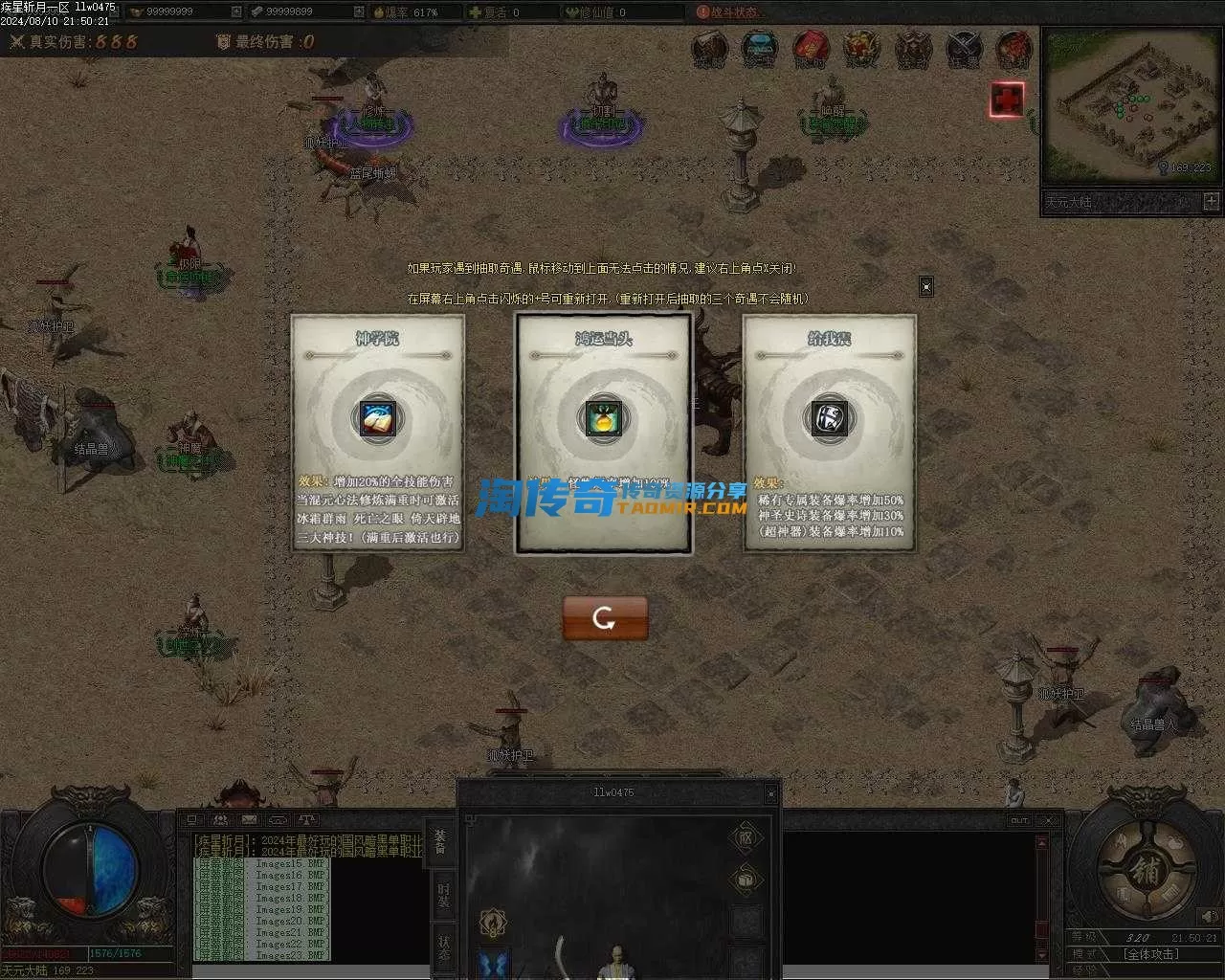The width and height of the screenshot is (1225, 980).
Task: Open the mail envelope chat icon
Action: point(249,820)
